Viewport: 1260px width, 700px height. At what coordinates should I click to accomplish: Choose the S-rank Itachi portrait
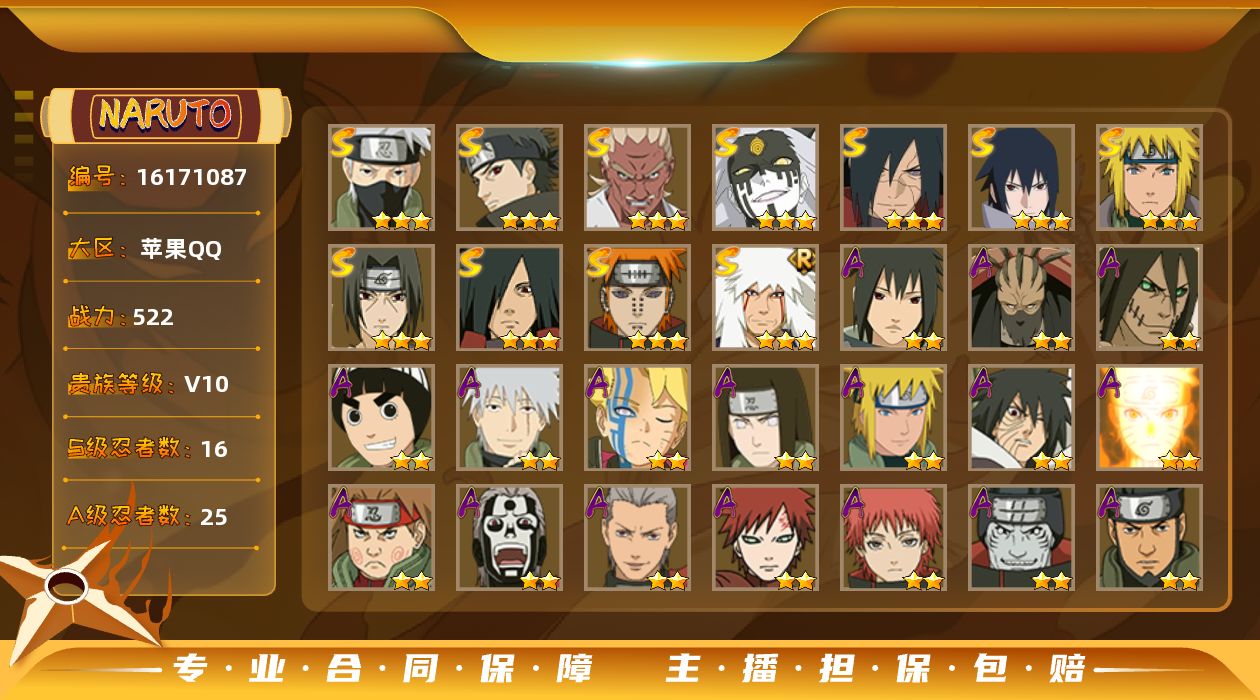pos(382,297)
